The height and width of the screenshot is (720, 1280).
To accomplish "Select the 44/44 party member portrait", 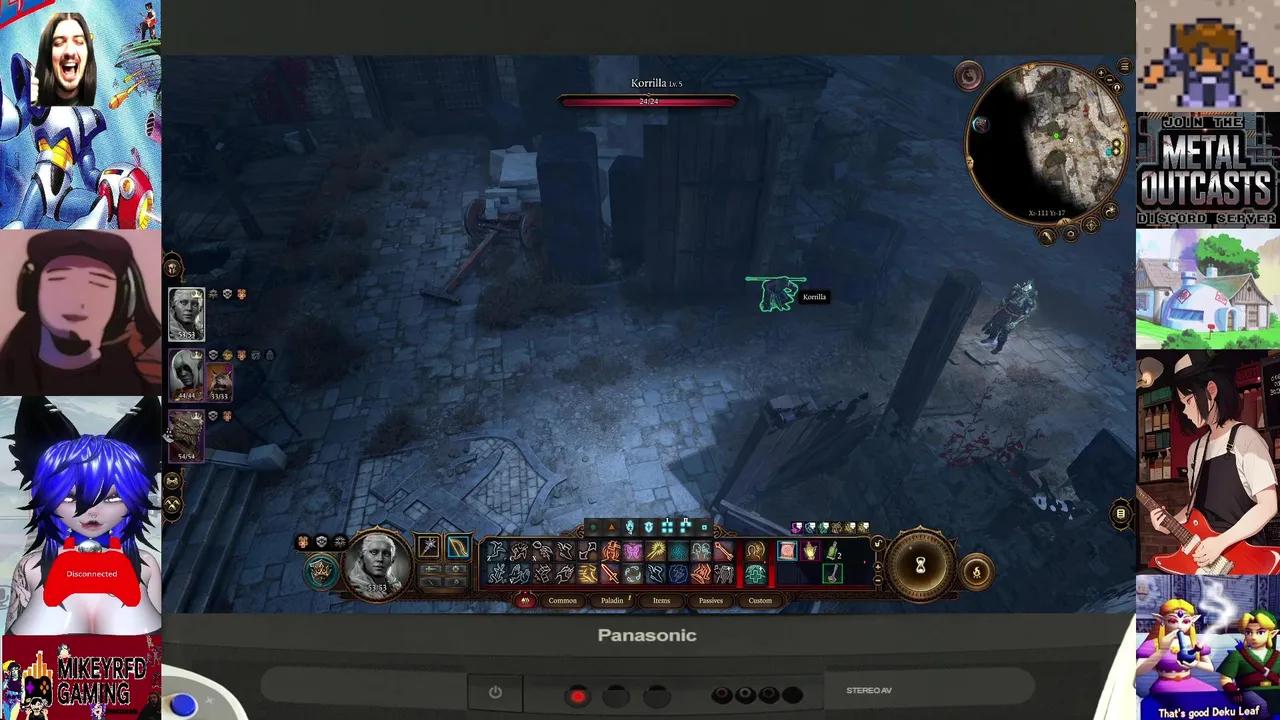I will (186, 375).
